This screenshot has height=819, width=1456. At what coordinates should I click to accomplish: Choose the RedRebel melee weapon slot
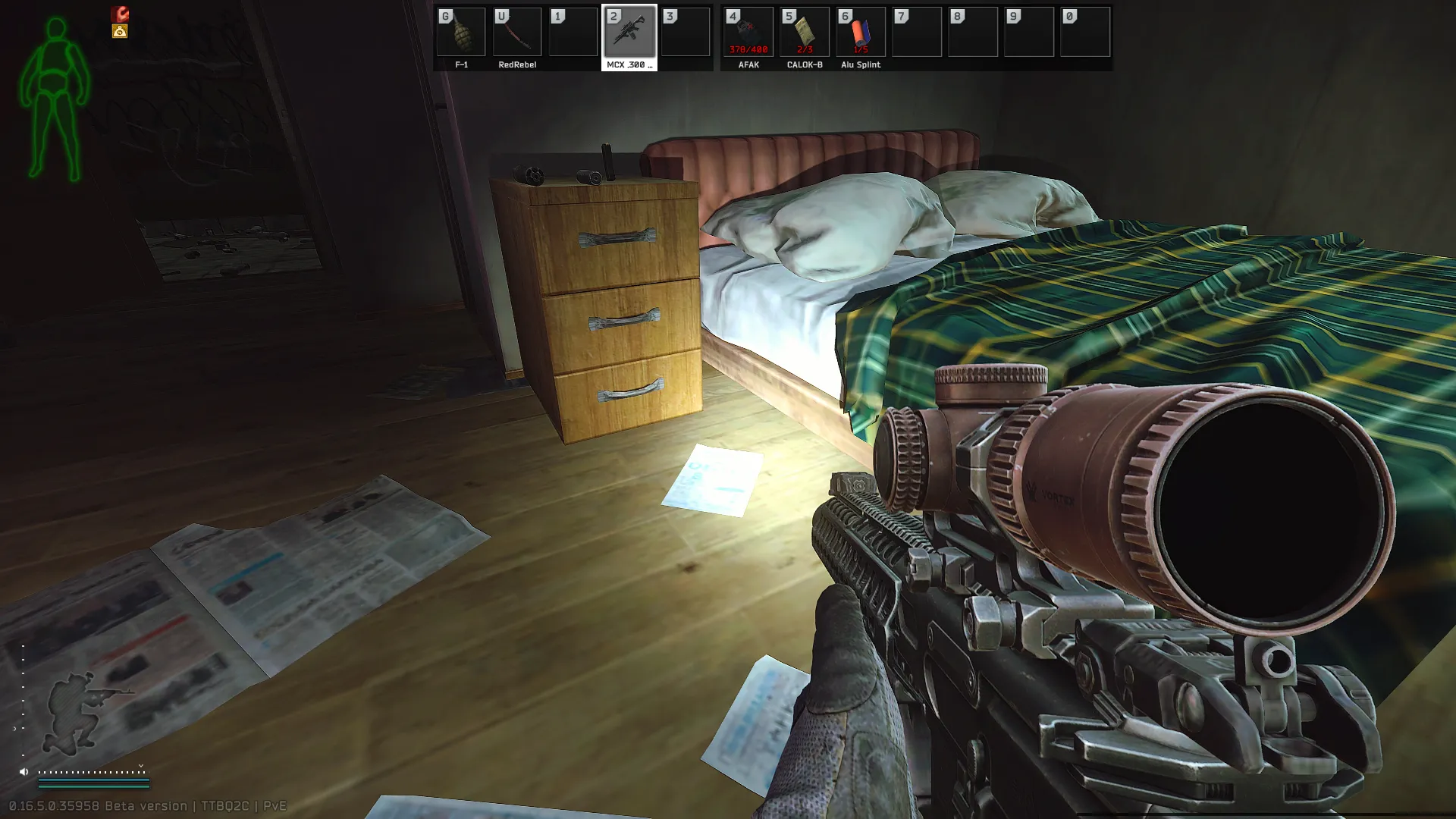(x=517, y=33)
